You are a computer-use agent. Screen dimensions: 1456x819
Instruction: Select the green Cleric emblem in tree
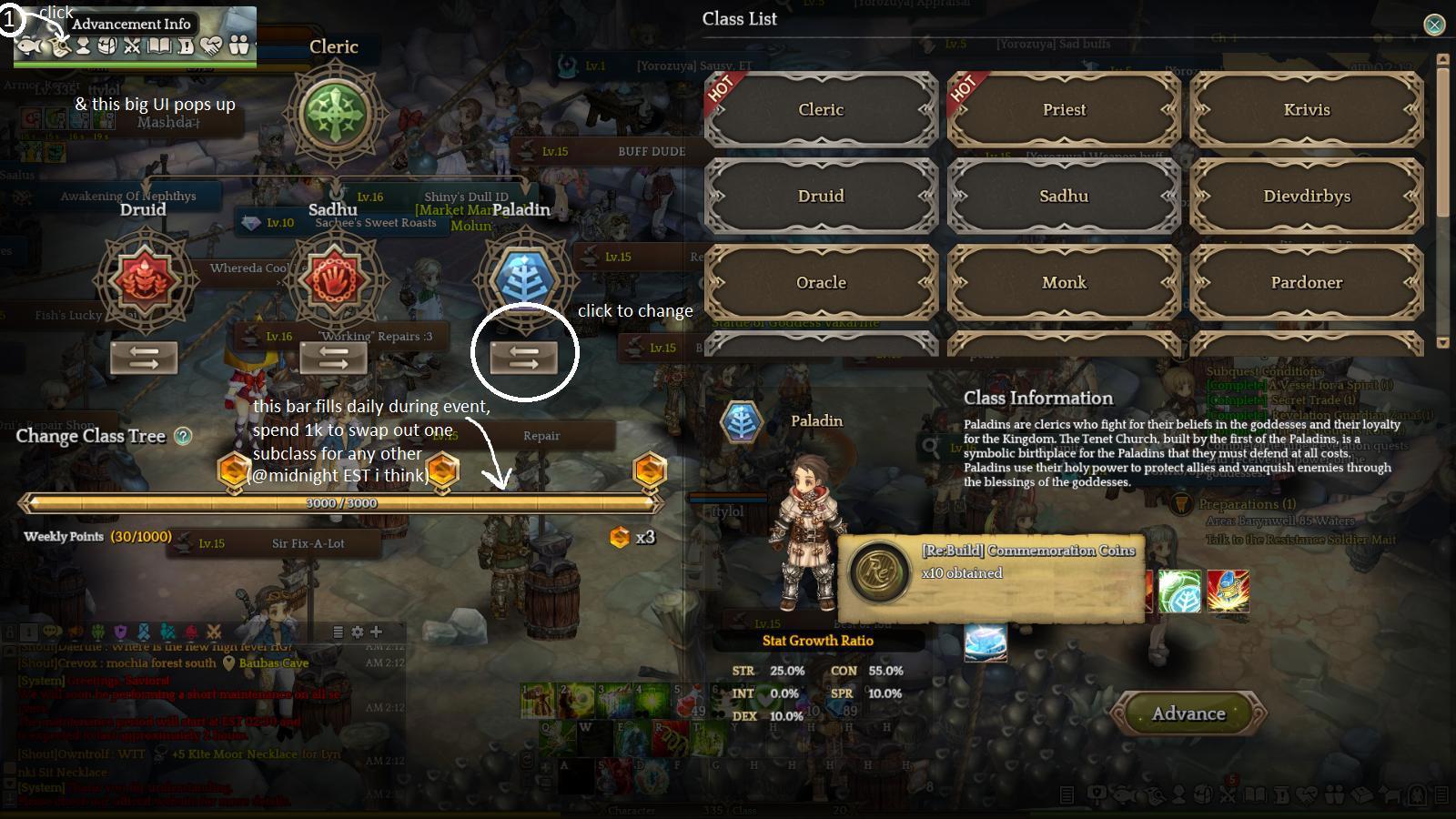[x=335, y=115]
